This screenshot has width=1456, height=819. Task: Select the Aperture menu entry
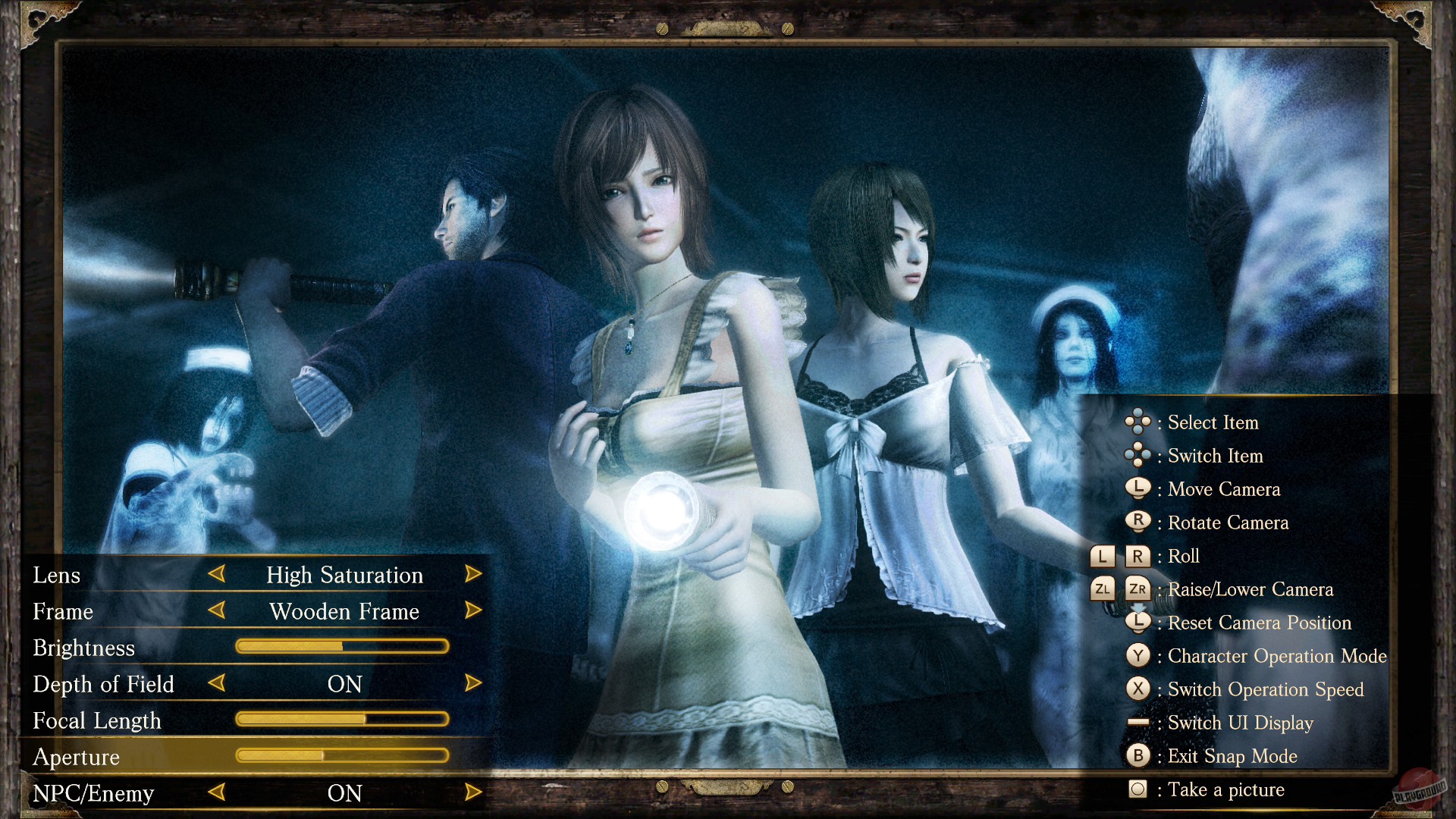tap(76, 756)
